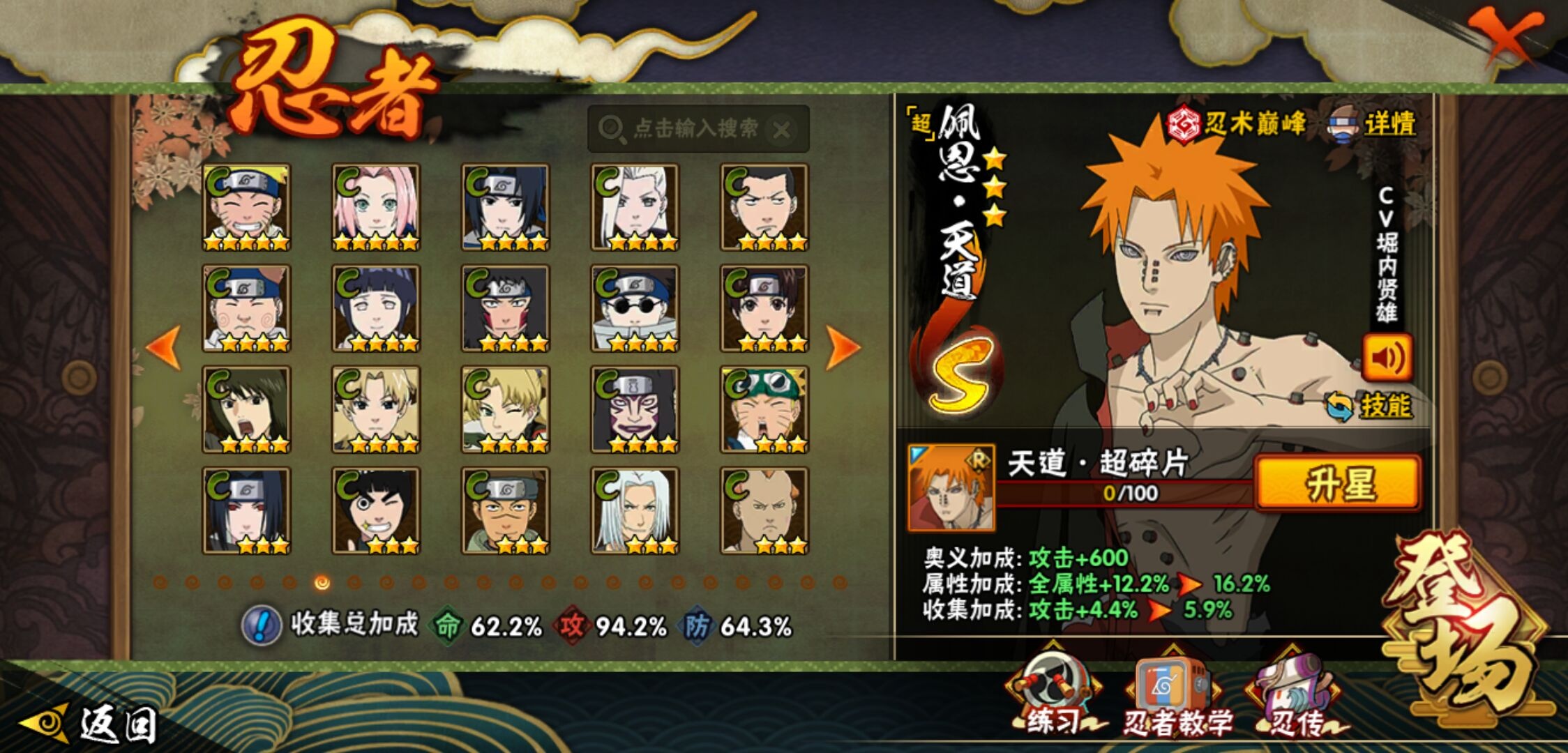
Task: Go to the previous ninja page arrow
Action: coord(164,347)
